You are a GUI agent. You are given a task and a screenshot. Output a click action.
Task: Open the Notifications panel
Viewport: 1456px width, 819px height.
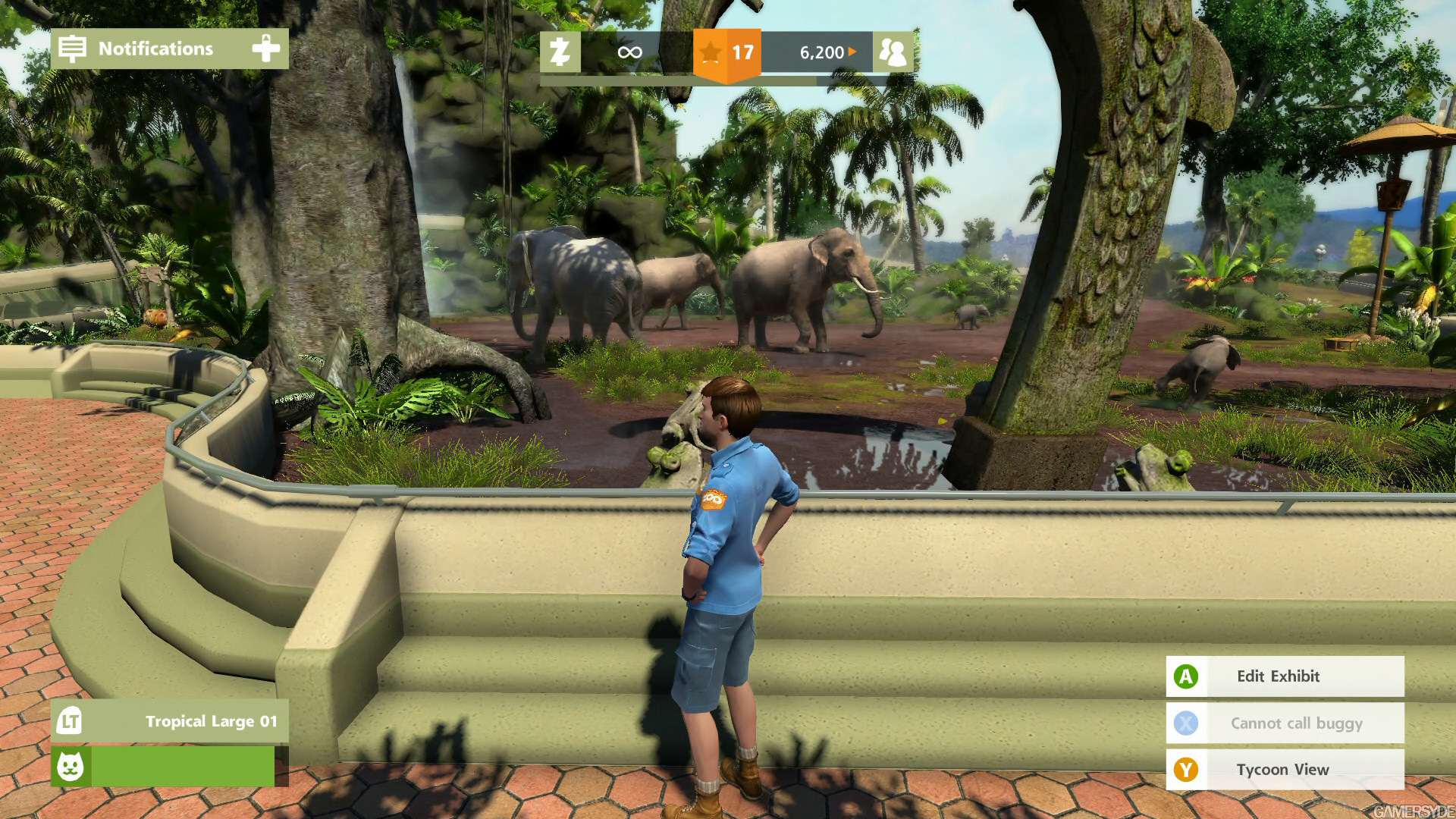pos(155,49)
